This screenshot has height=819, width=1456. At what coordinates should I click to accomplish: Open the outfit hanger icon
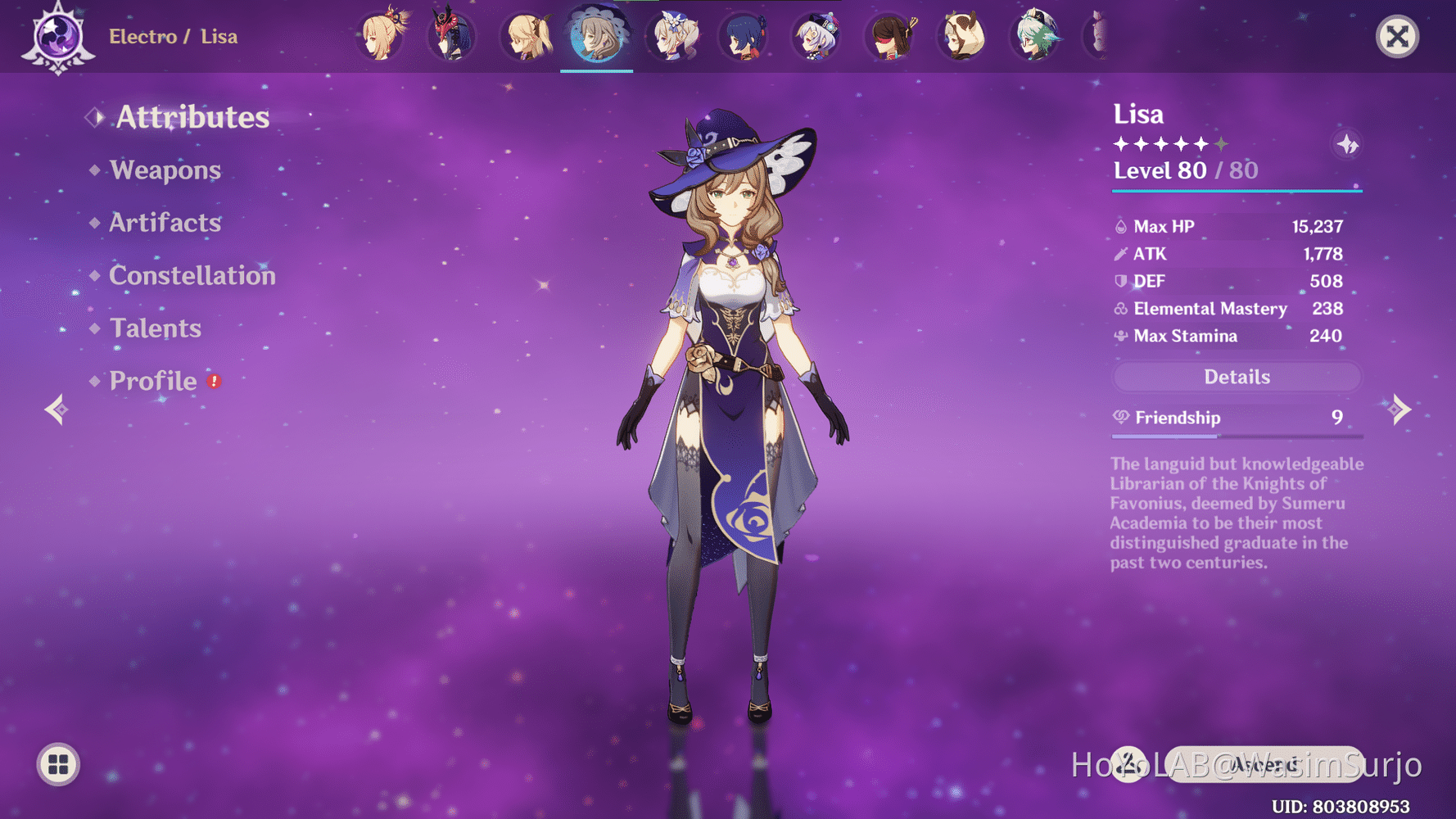pyautogui.click(x=1128, y=764)
